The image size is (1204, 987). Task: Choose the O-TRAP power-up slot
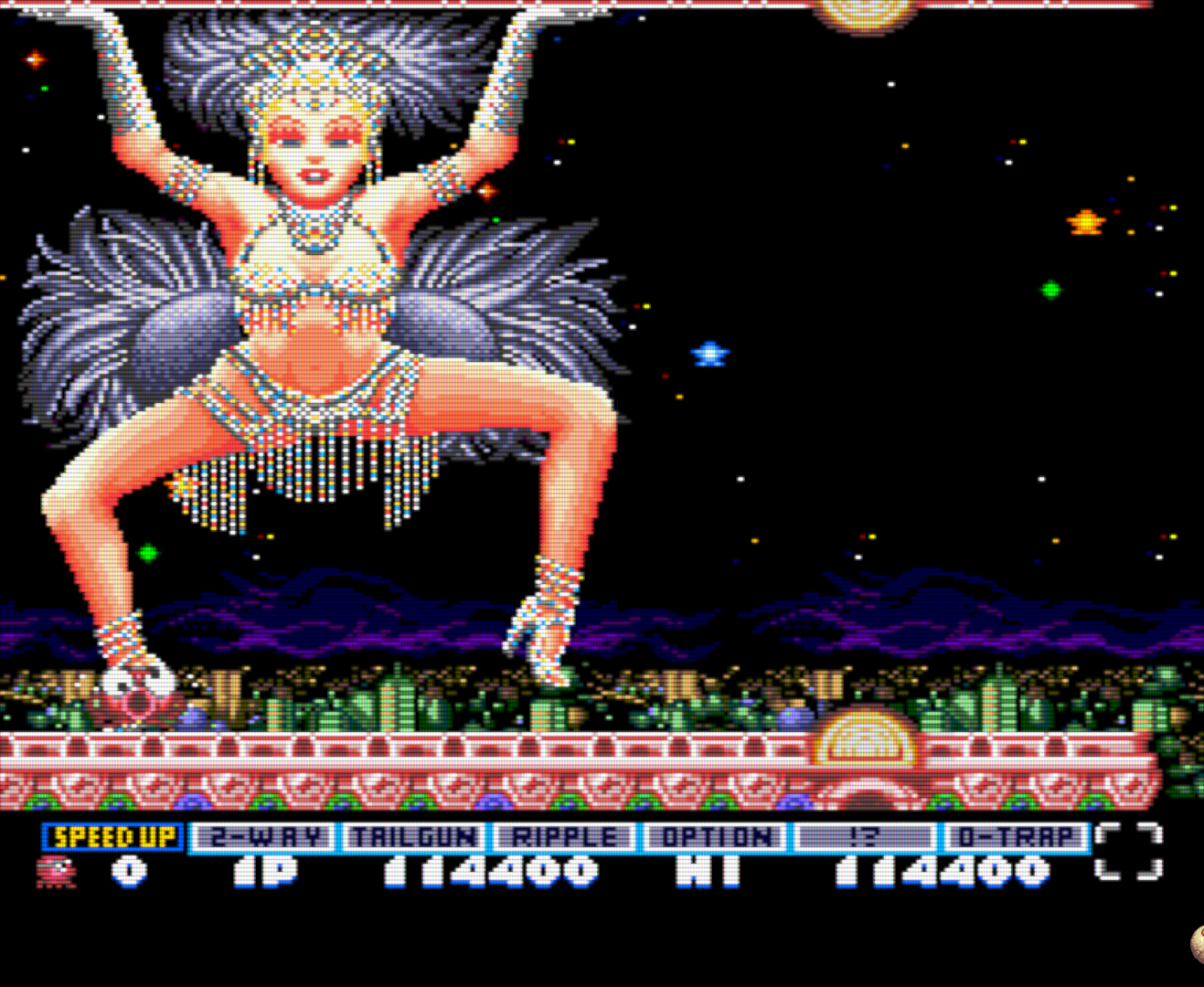tap(1016, 836)
